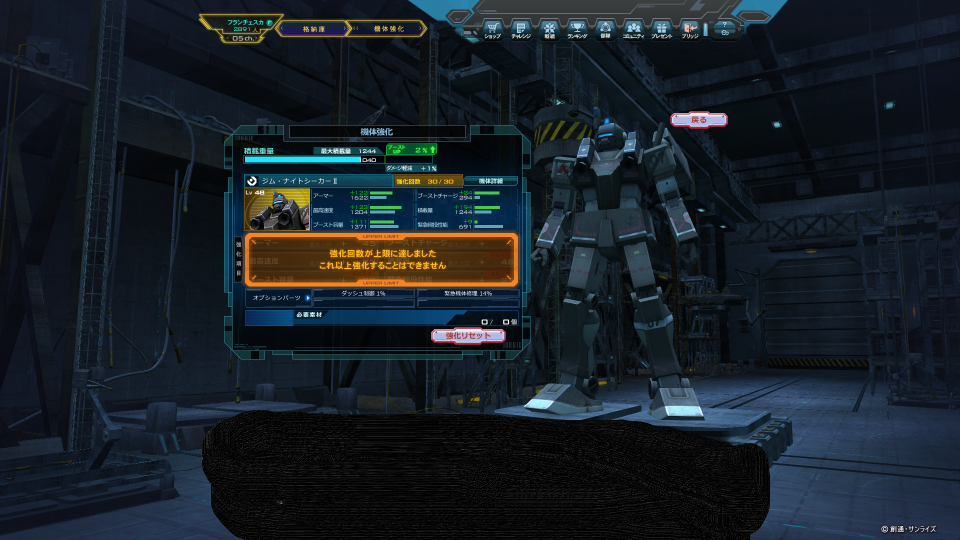Open the circular emblem icon next to Ranking
The width and height of the screenshot is (960, 540).
(605, 27)
